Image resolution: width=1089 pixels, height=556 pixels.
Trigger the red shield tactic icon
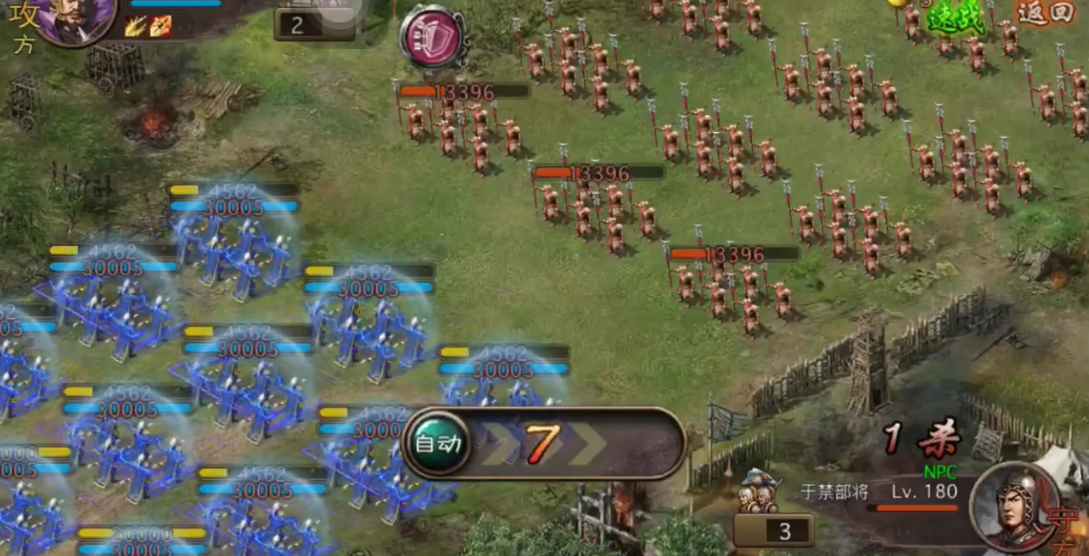[x=432, y=39]
